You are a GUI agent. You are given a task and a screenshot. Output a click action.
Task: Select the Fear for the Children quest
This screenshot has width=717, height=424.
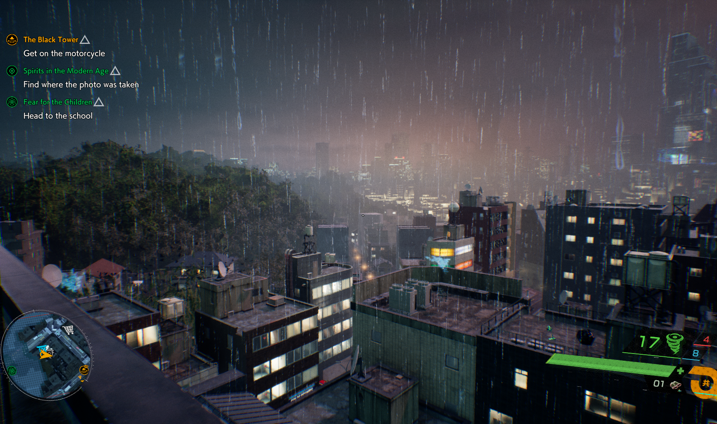58,102
